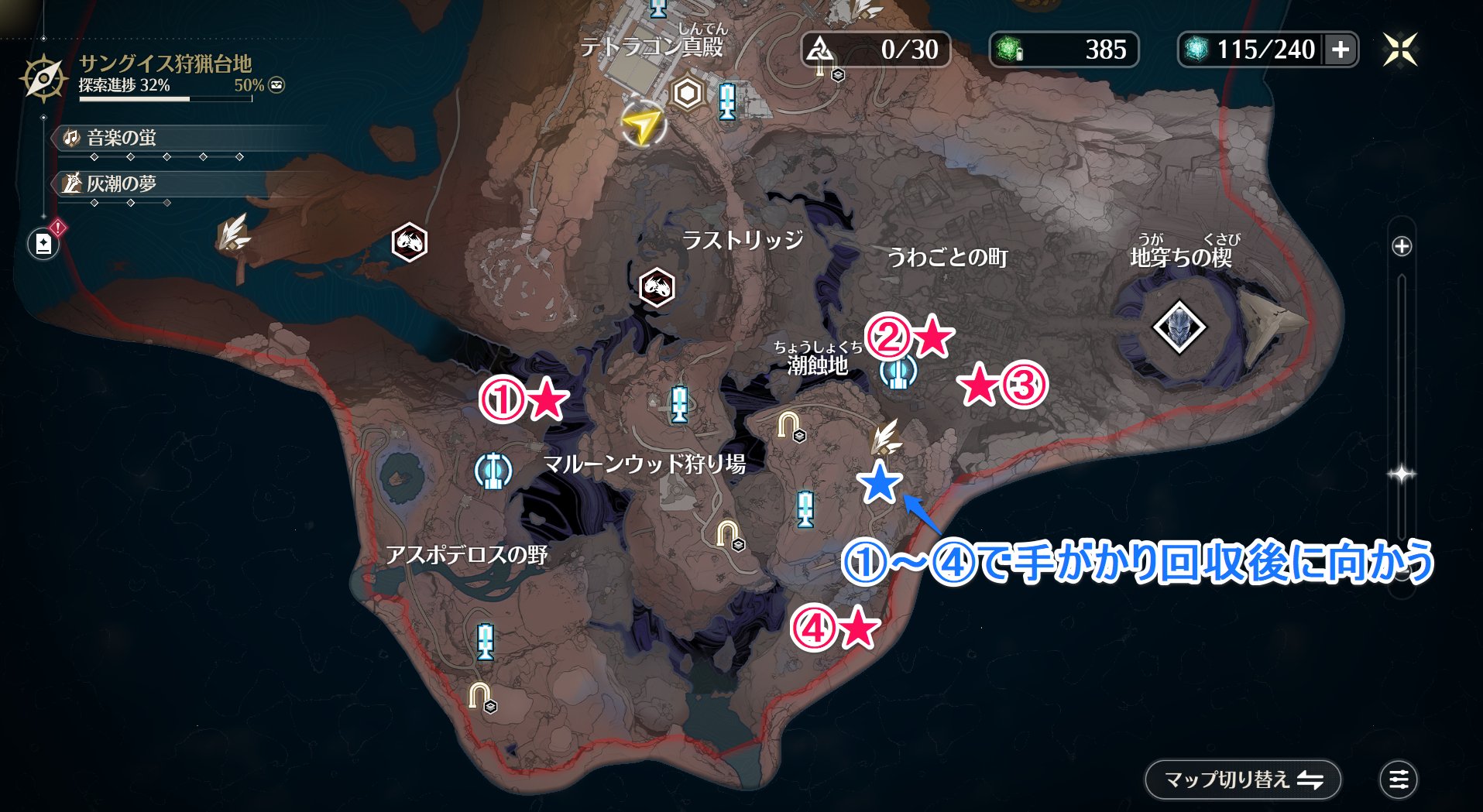Image resolution: width=1483 pixels, height=812 pixels.
Task: Select the crystal marker on the western island
Action: 232,232
